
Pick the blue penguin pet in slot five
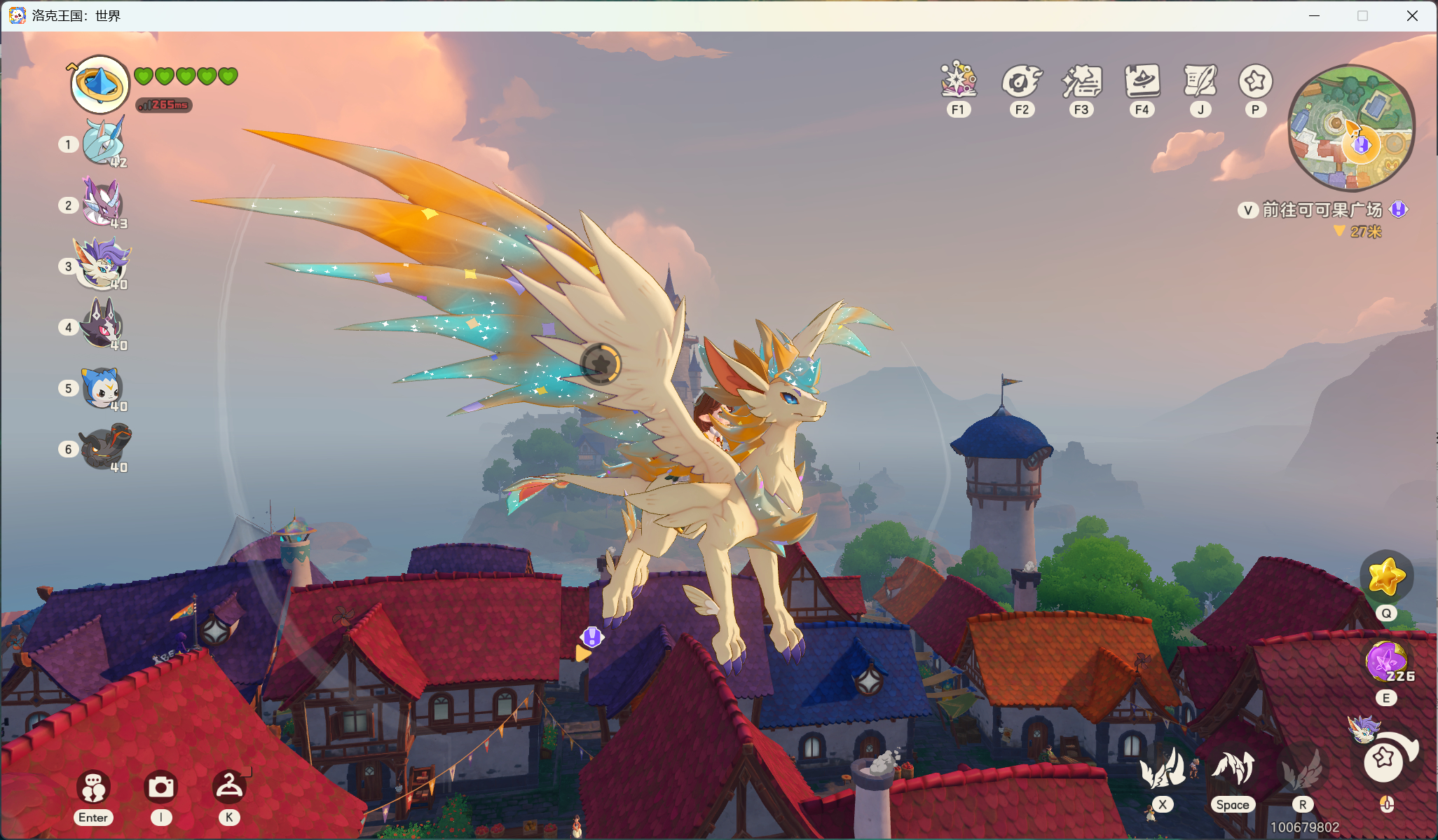102,387
